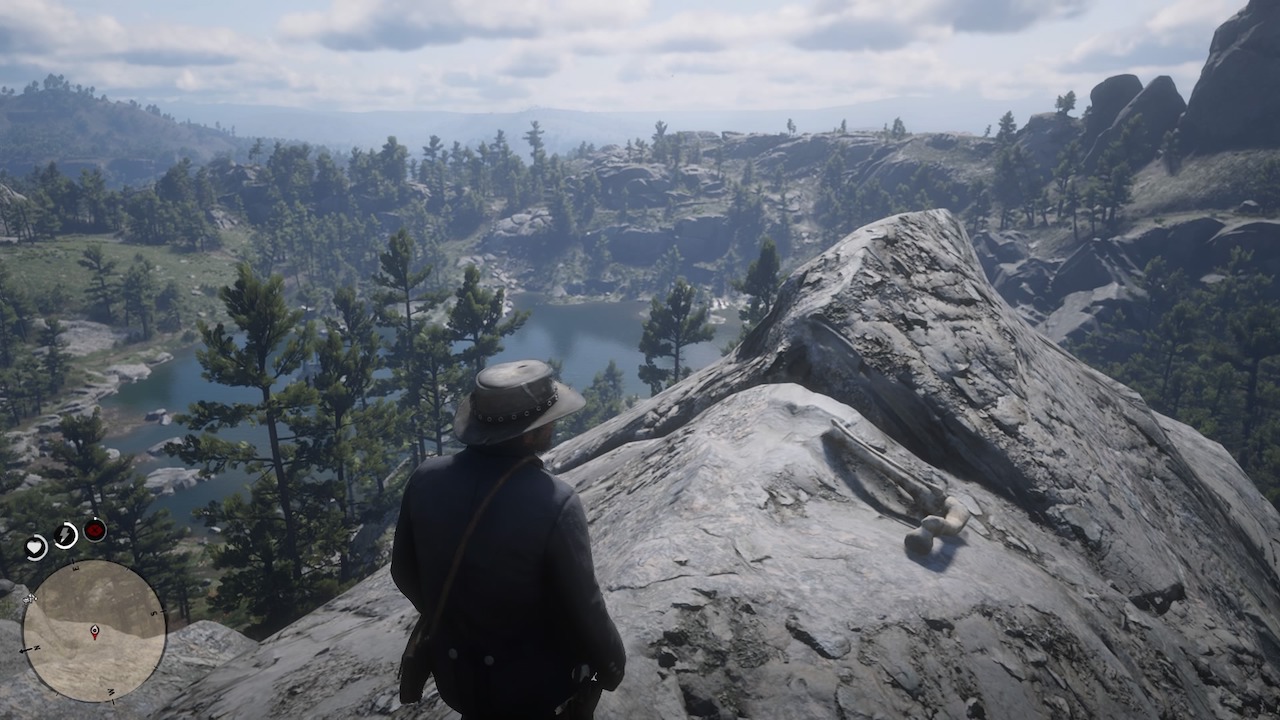1280x720 pixels.
Task: Click the W west marker on the minimap
Action: [113, 693]
